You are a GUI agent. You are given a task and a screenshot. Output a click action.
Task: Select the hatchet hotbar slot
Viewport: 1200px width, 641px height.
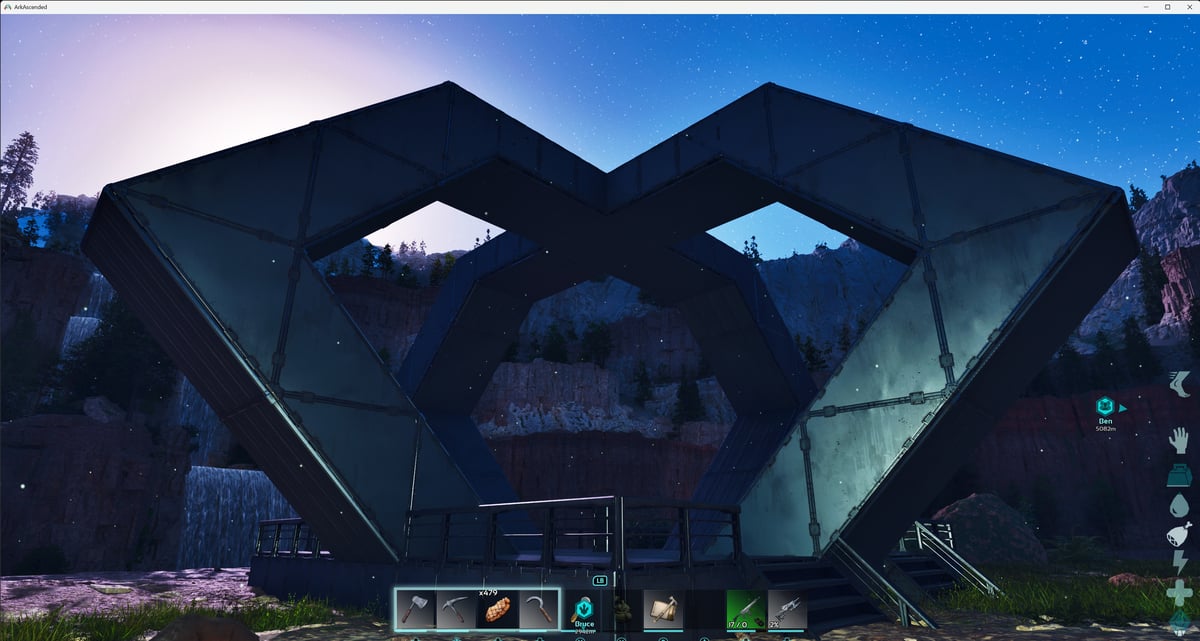click(x=415, y=609)
